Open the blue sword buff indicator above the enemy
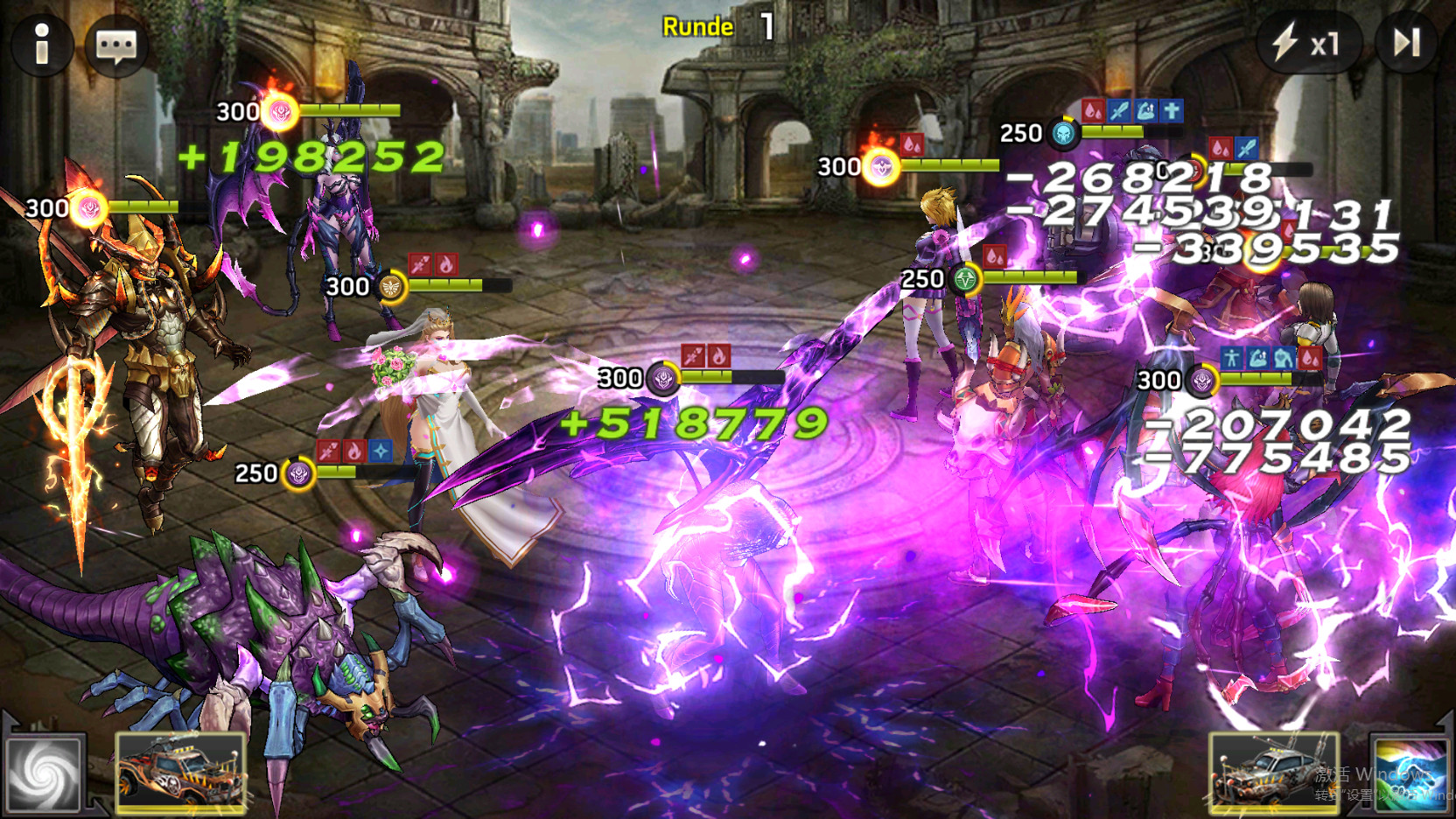This screenshot has height=819, width=1456. [1117, 109]
